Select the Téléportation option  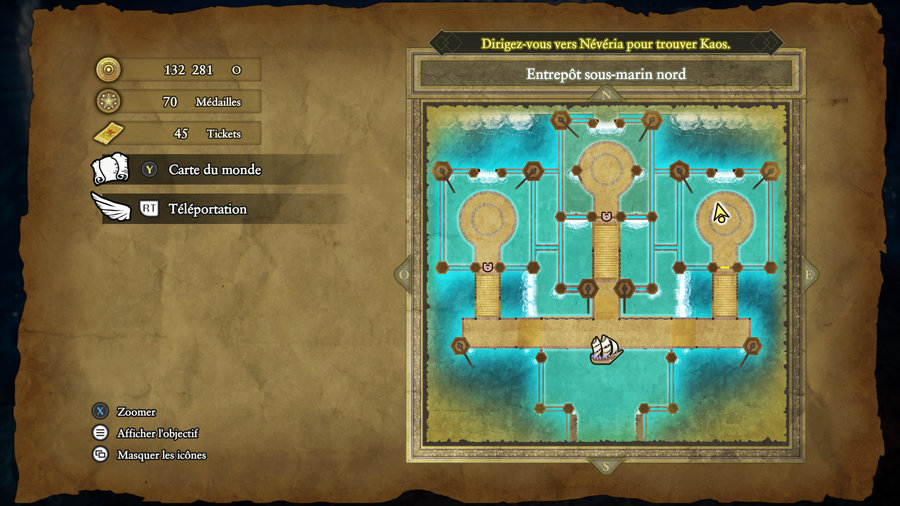click(x=207, y=209)
